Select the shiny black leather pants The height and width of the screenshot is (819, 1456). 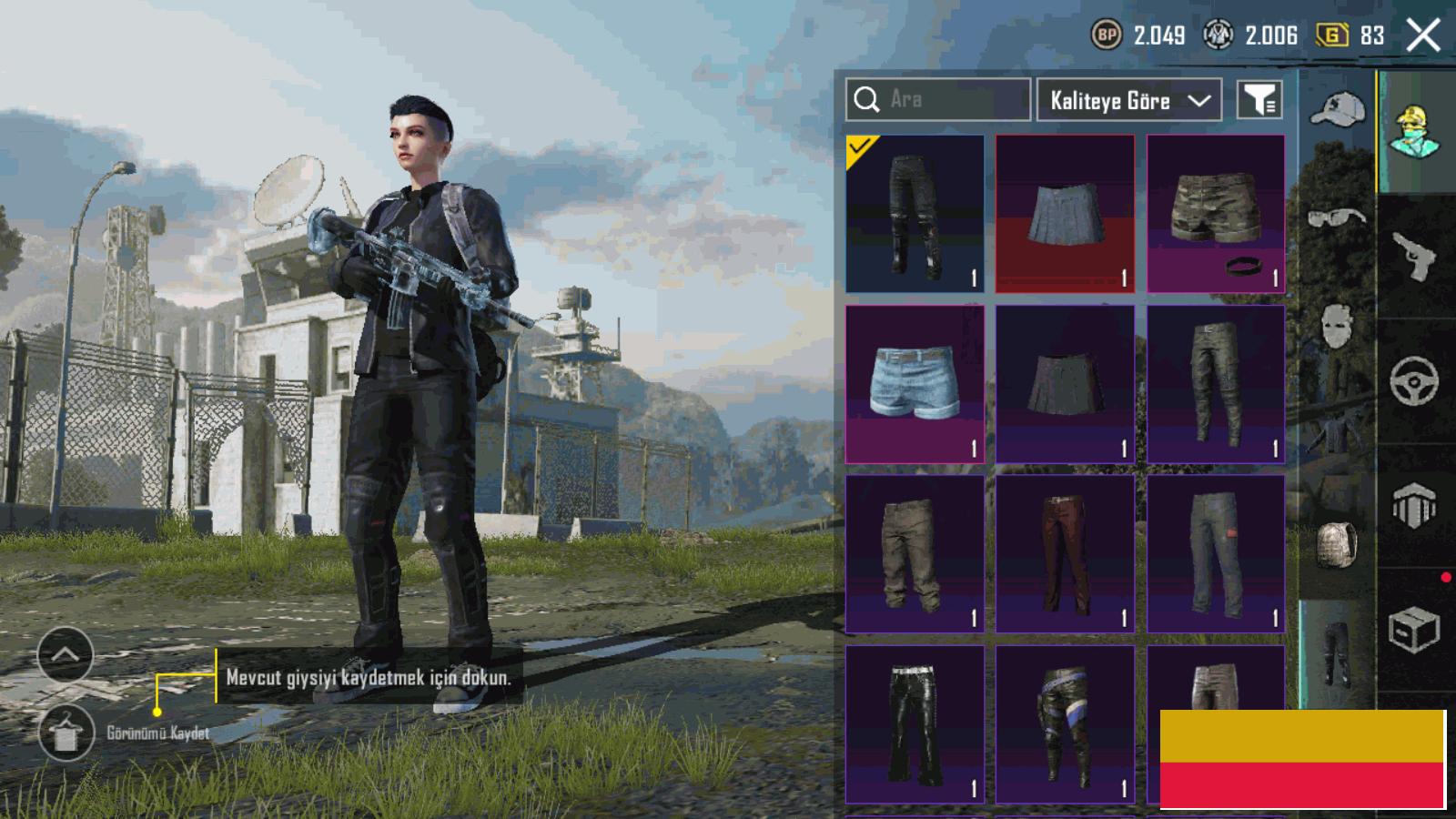(x=915, y=723)
